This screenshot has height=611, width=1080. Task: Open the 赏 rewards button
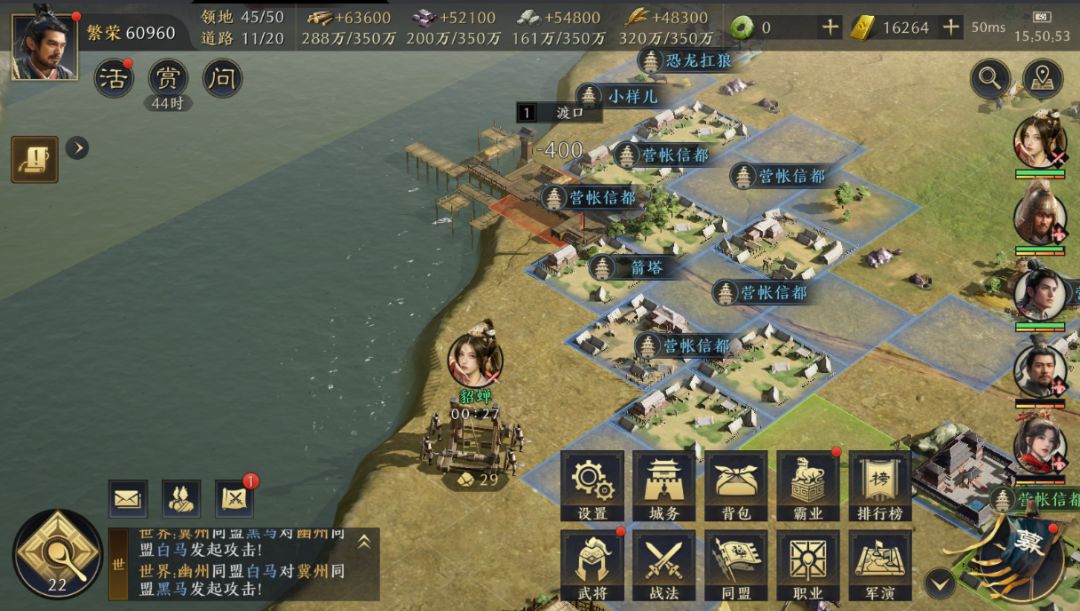168,78
